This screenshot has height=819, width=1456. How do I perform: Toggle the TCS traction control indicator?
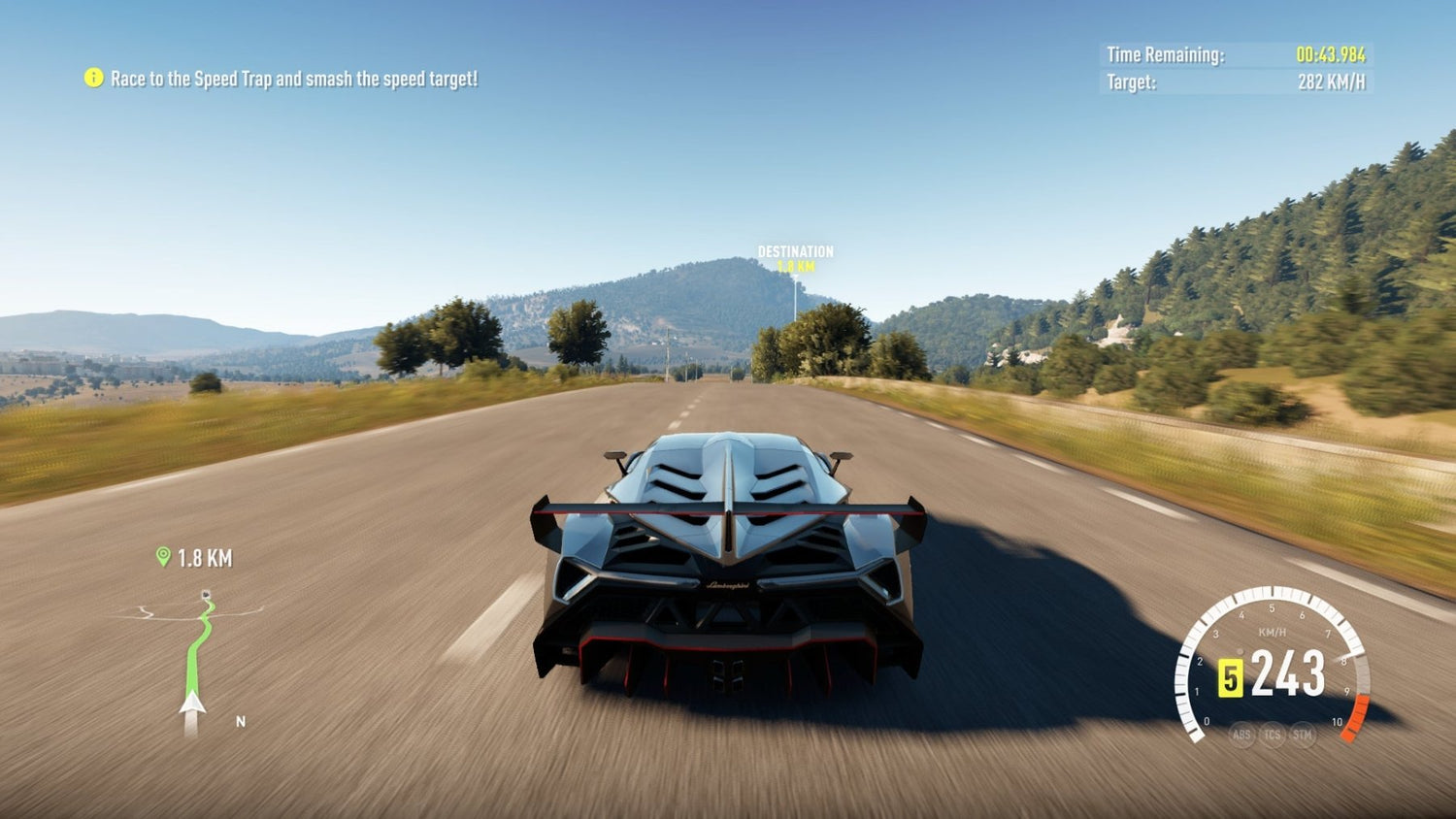pyautogui.click(x=1273, y=735)
